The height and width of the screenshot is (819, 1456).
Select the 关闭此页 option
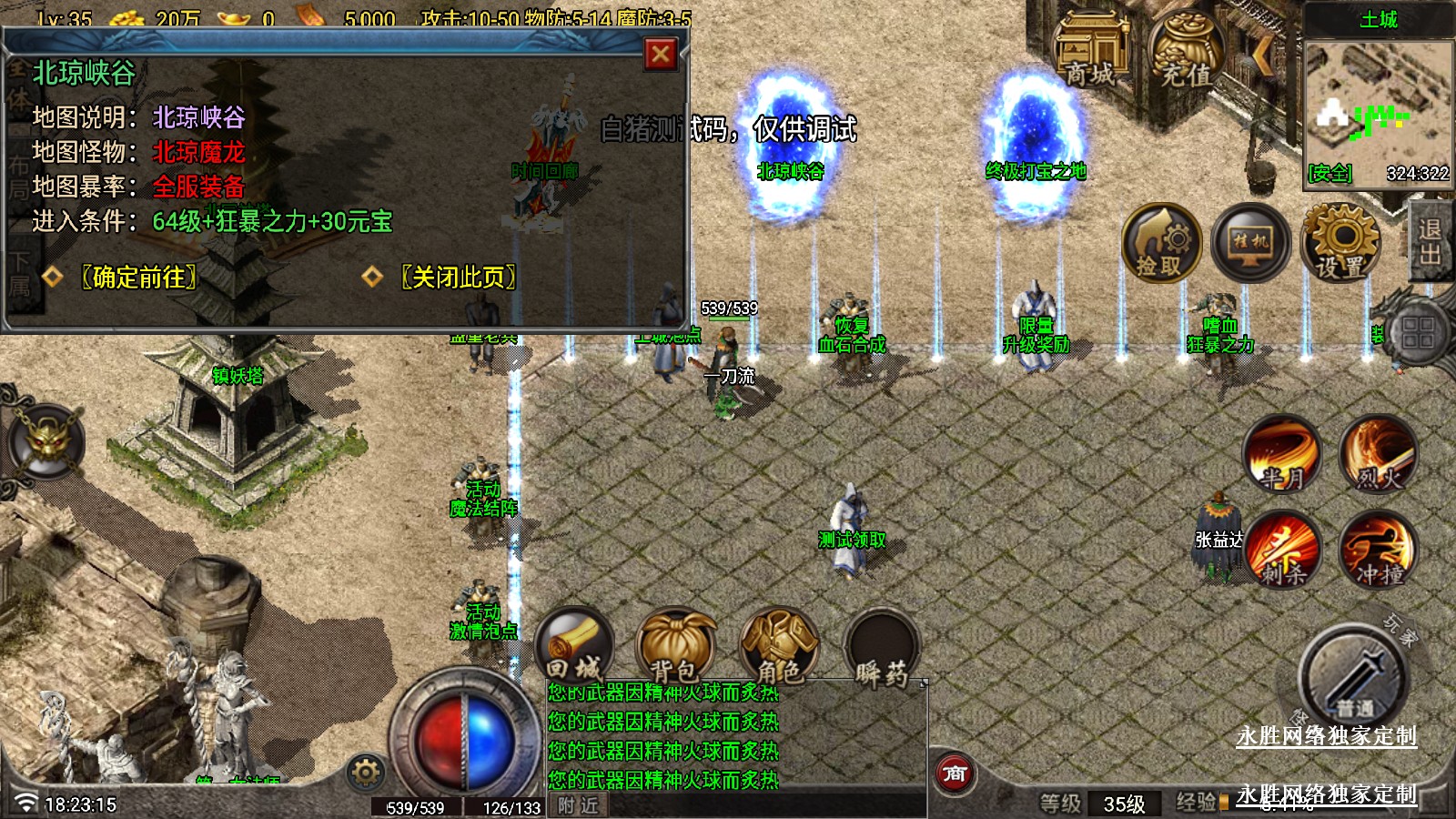tap(458, 277)
